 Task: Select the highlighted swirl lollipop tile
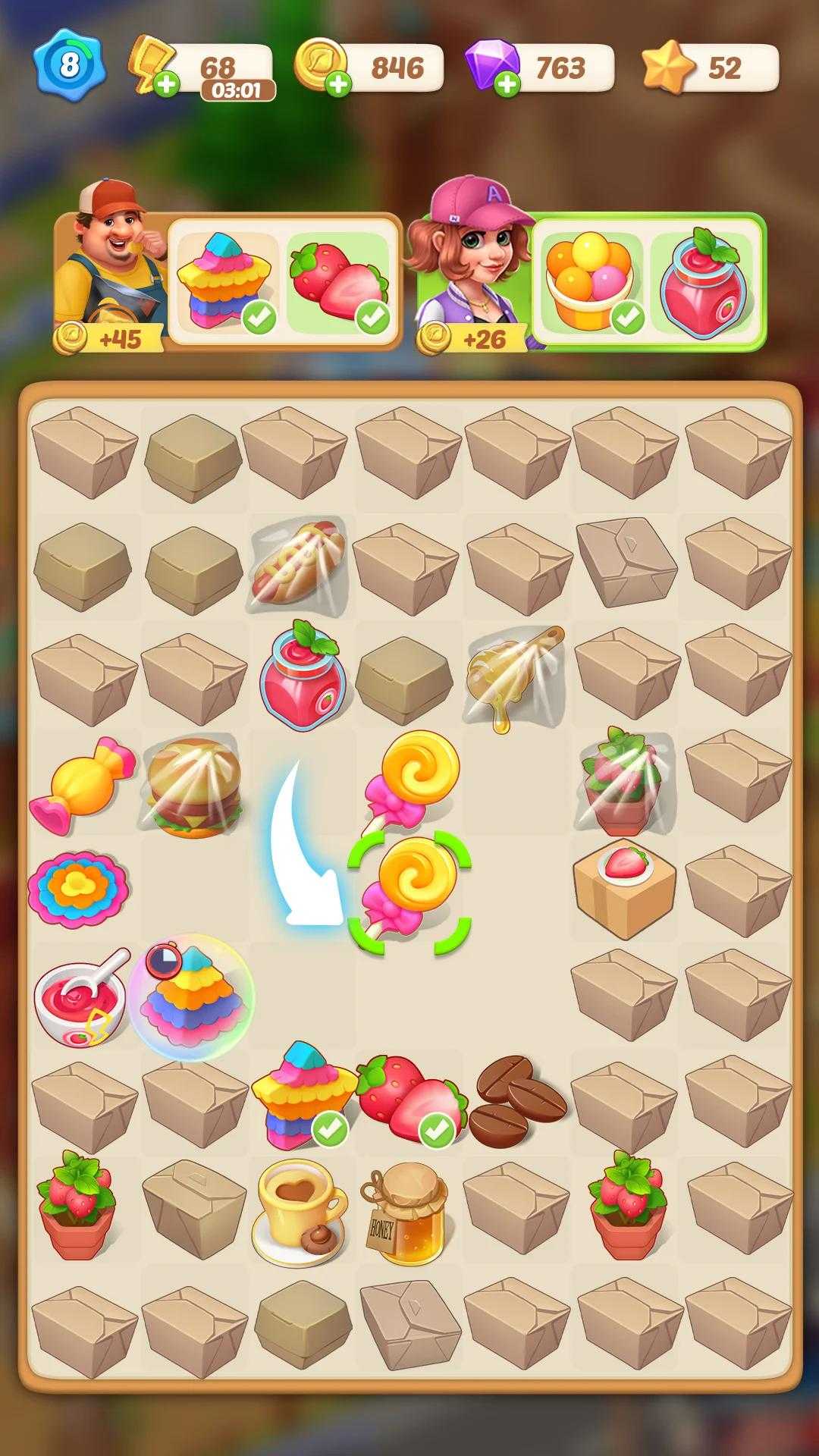409,891
